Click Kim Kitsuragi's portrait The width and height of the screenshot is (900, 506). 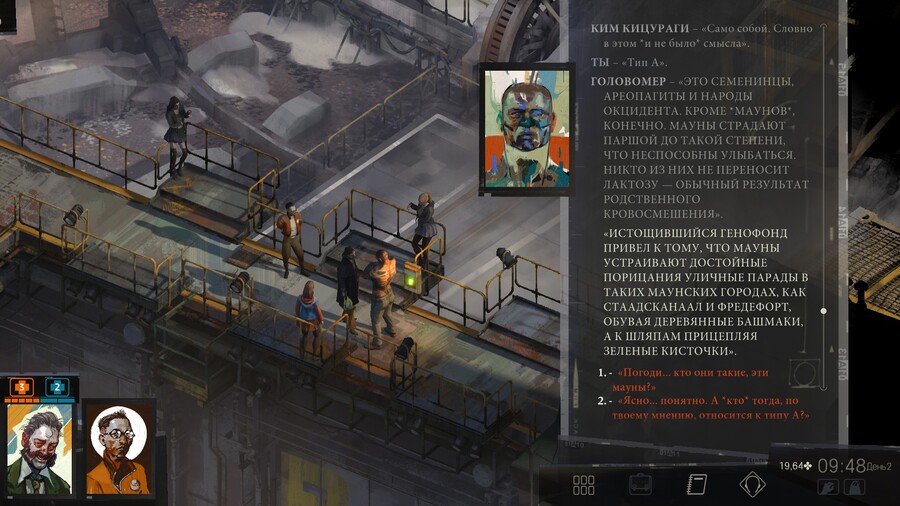(x=119, y=448)
